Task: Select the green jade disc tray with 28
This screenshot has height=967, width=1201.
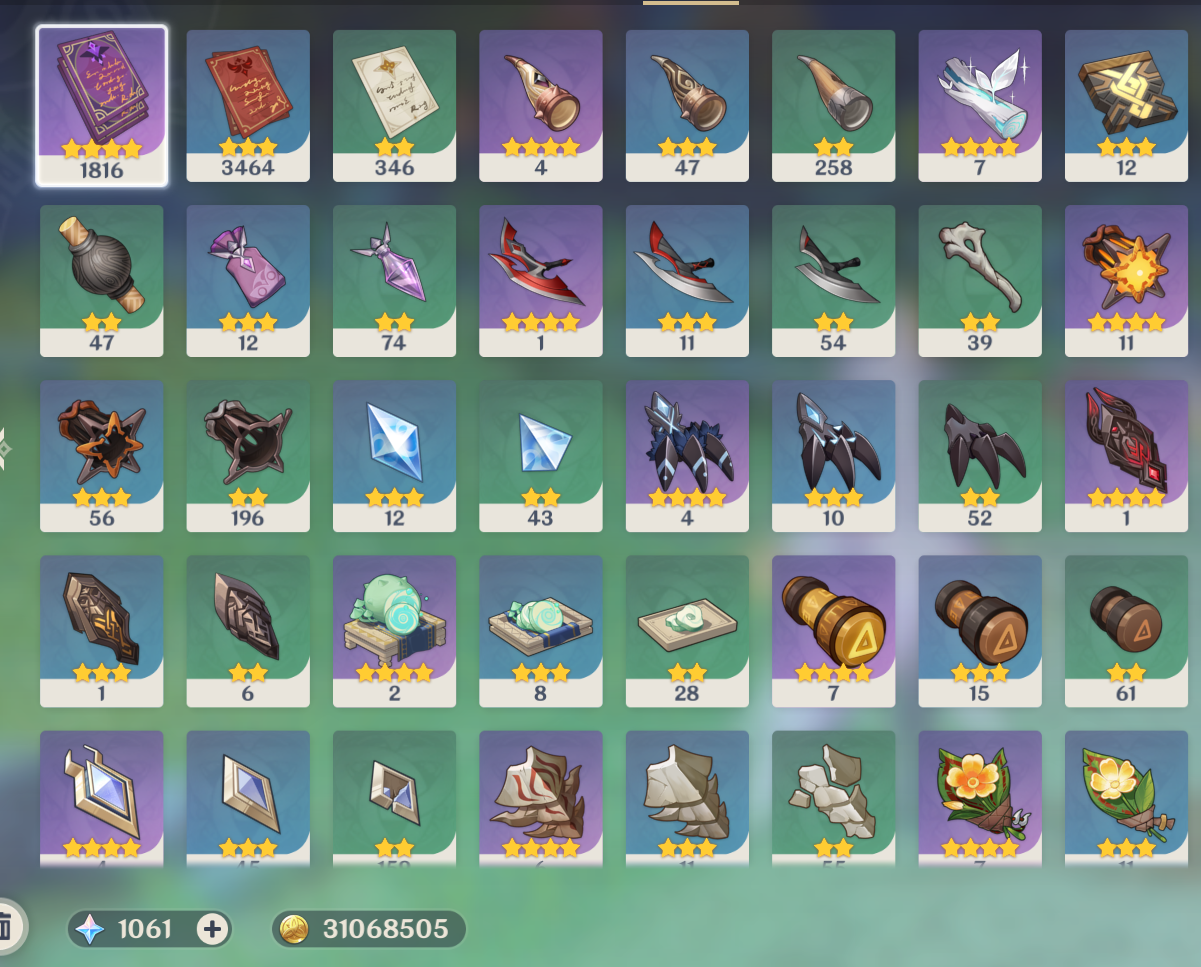Action: (x=687, y=630)
